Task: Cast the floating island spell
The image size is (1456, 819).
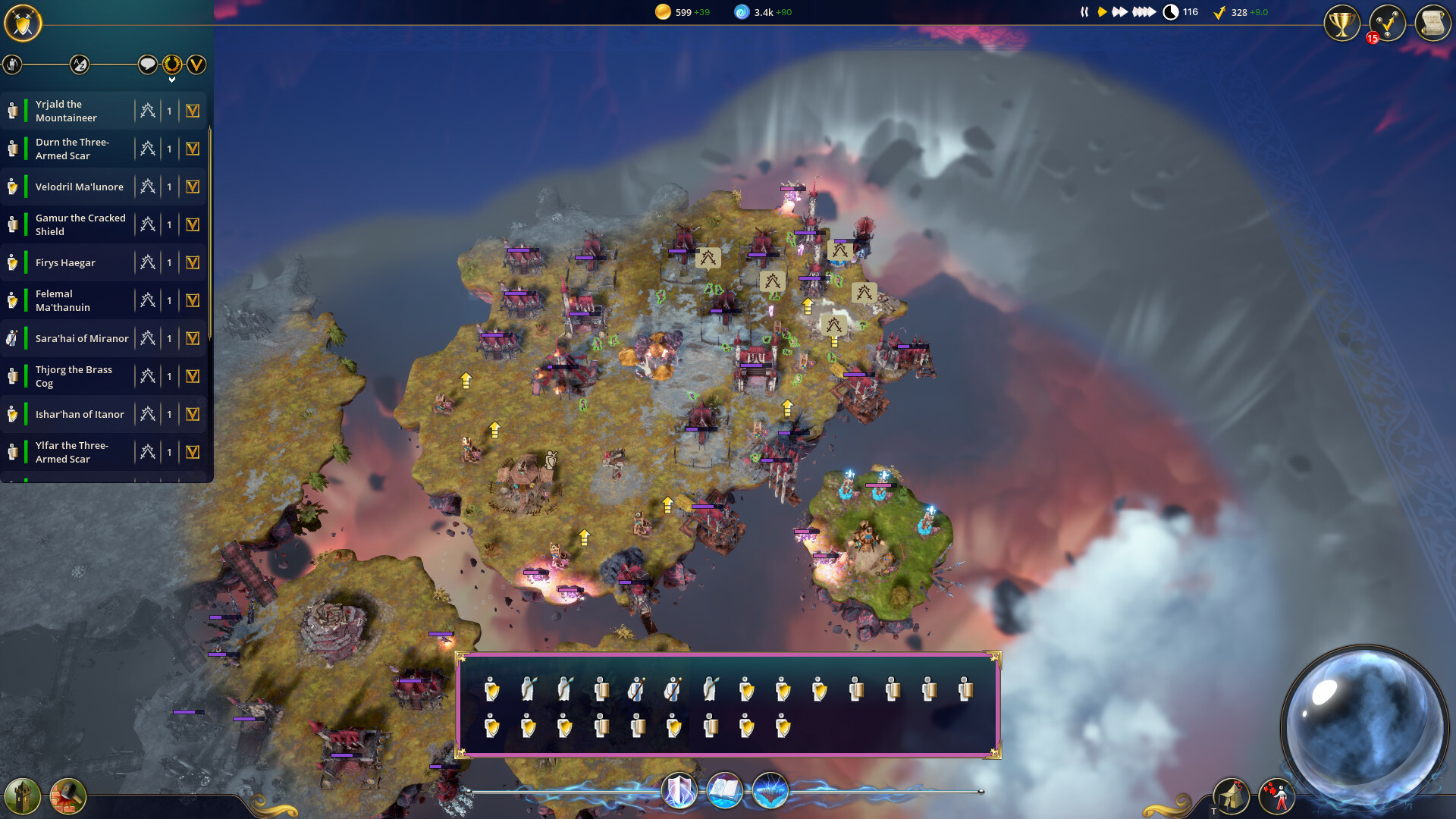Action: [771, 790]
